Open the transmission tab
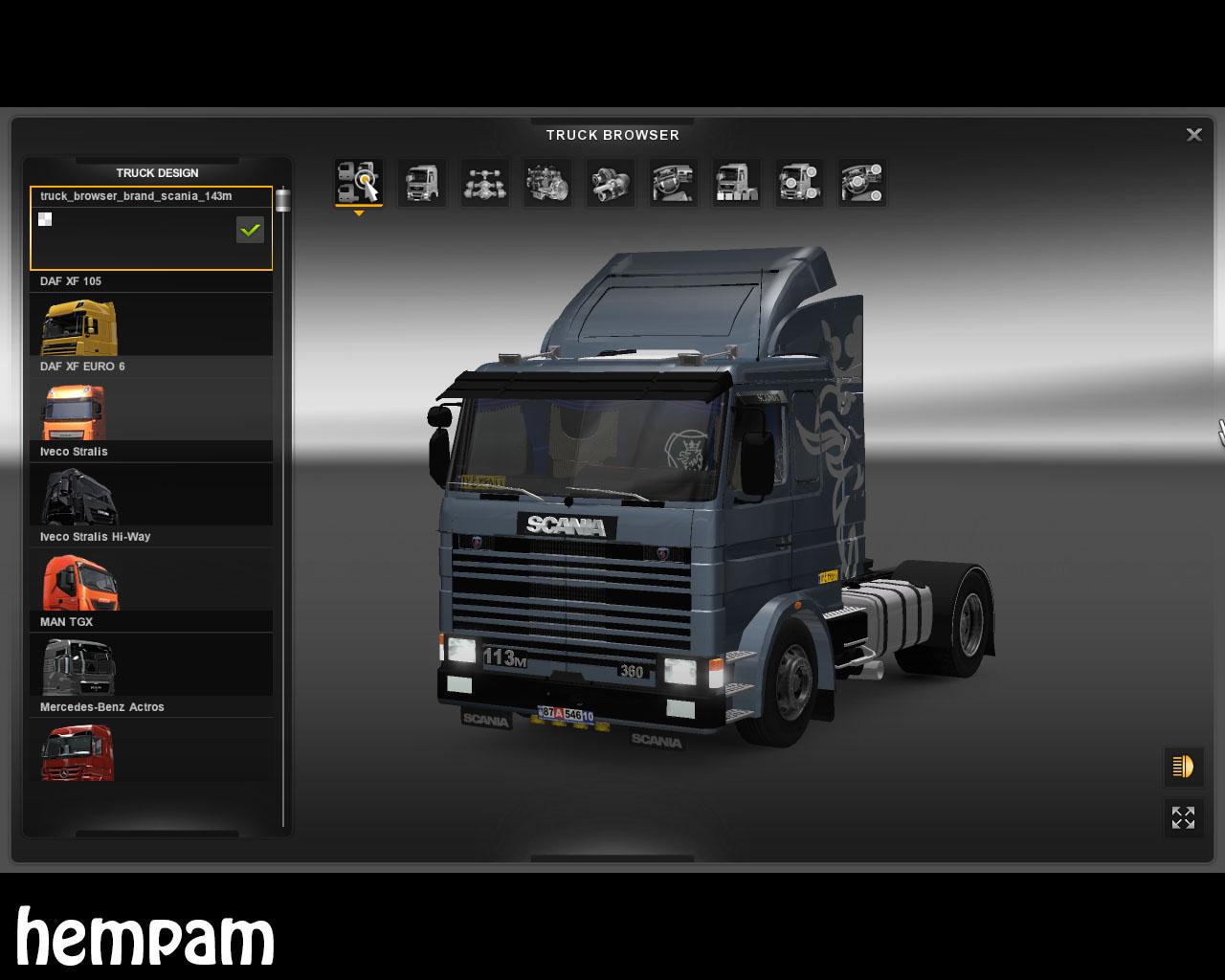1225x980 pixels. click(611, 182)
